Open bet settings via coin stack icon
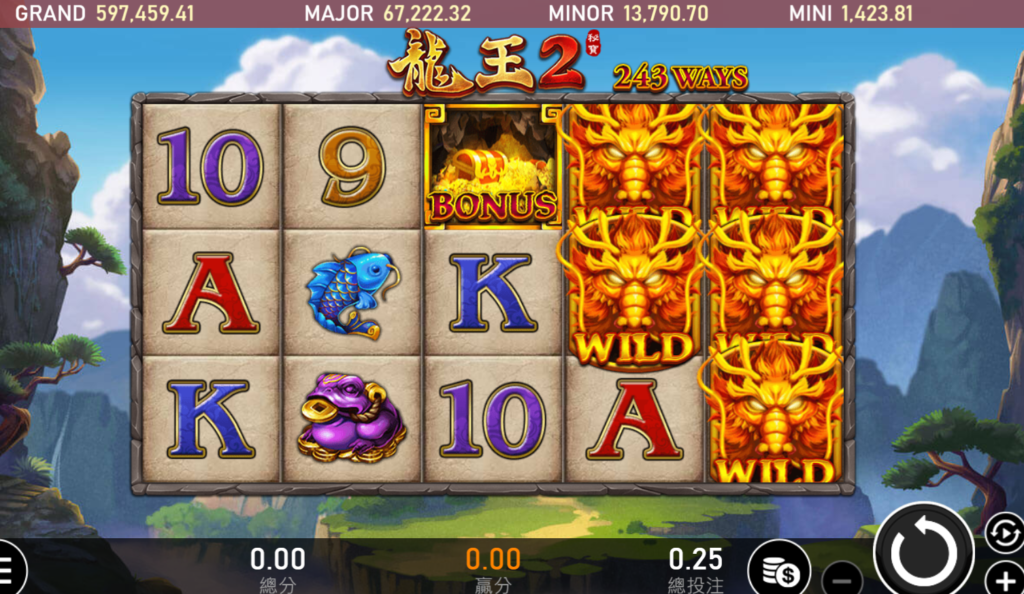 (x=779, y=571)
